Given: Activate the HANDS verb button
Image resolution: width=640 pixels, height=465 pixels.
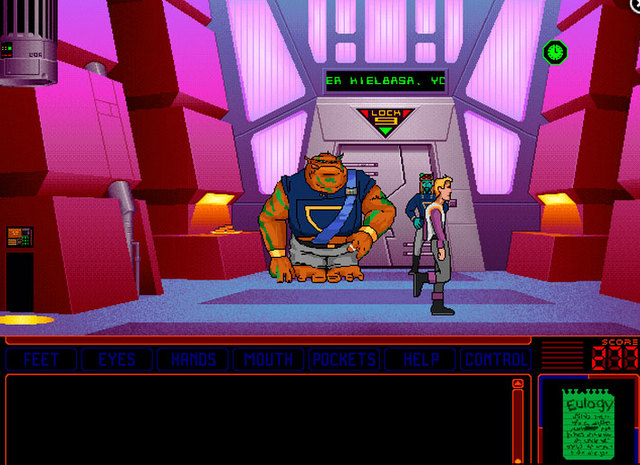Looking at the screenshot, I should [x=194, y=360].
